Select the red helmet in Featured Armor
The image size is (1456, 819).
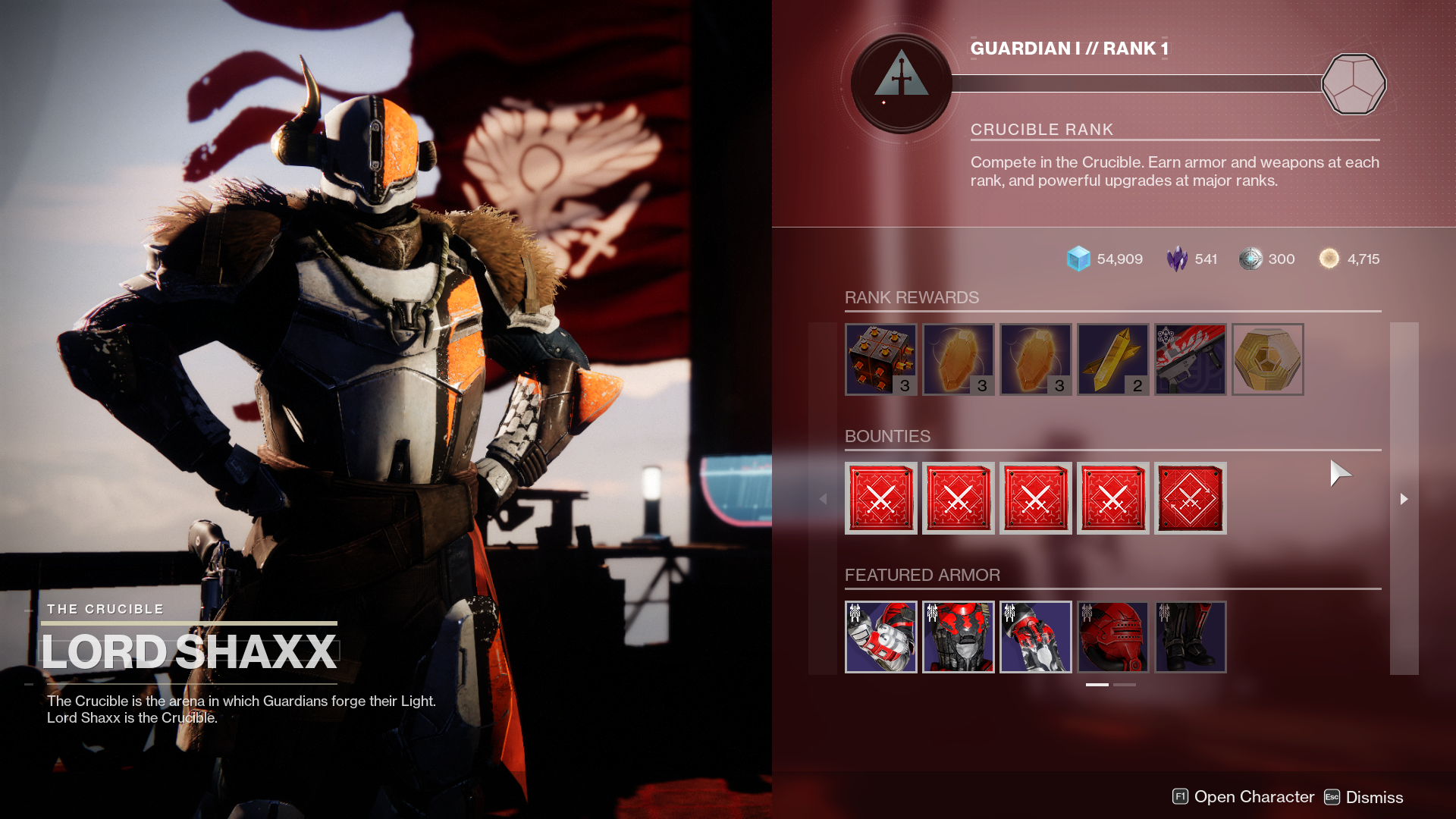point(1113,637)
